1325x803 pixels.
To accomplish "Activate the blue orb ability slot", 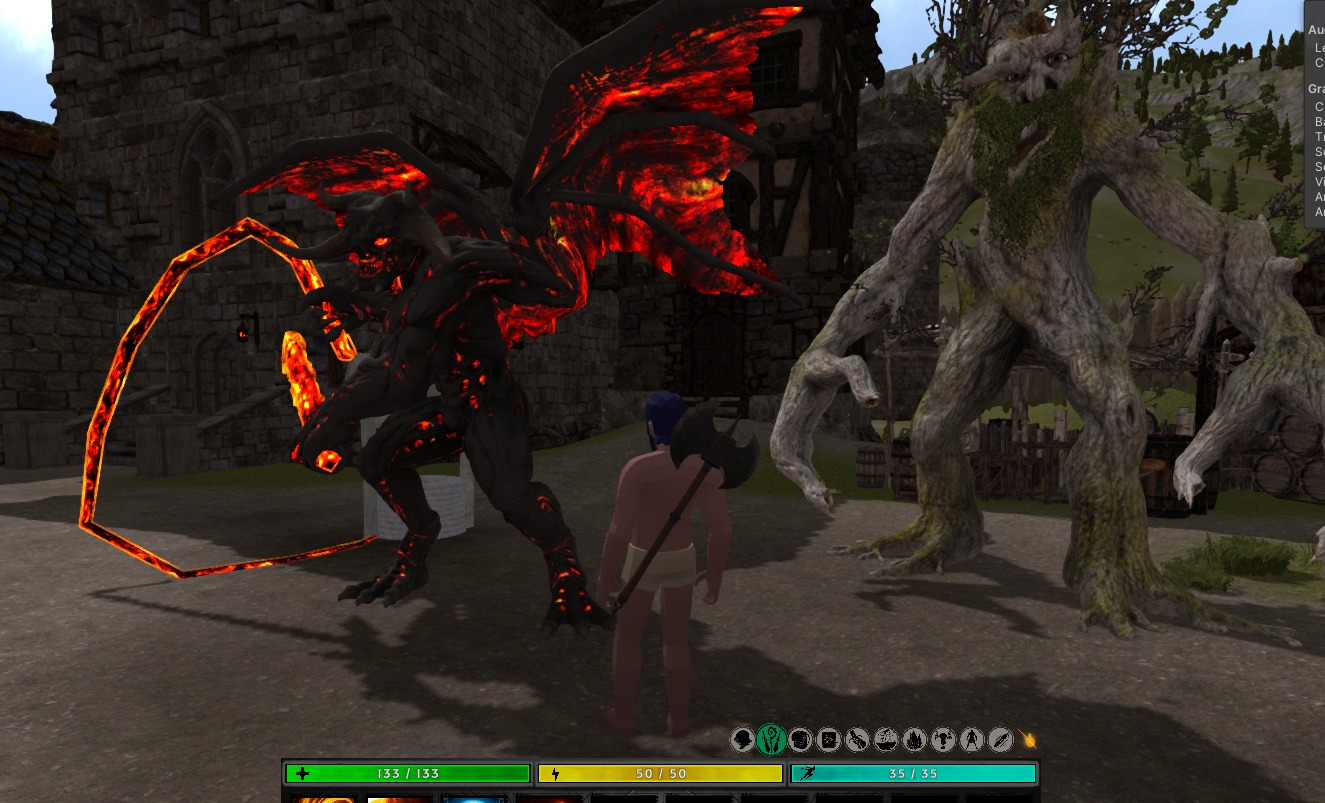I will [x=473, y=798].
